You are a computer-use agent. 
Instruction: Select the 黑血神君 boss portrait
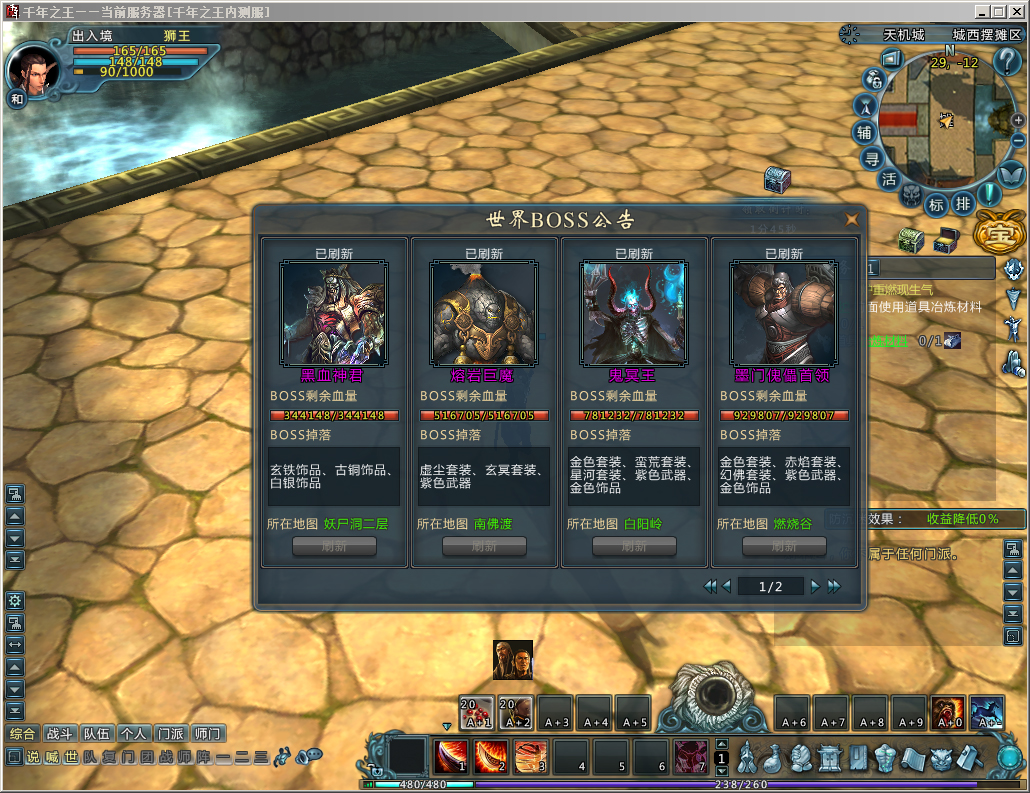point(333,314)
